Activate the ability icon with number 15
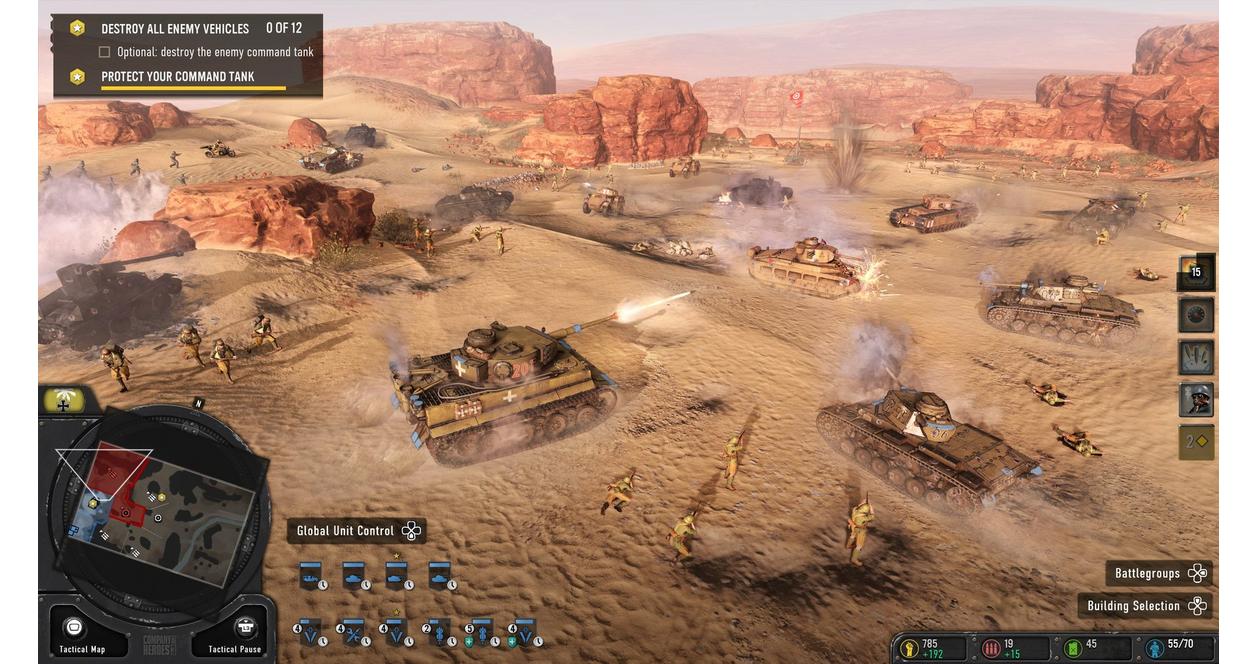1256x664 pixels. 1196,272
